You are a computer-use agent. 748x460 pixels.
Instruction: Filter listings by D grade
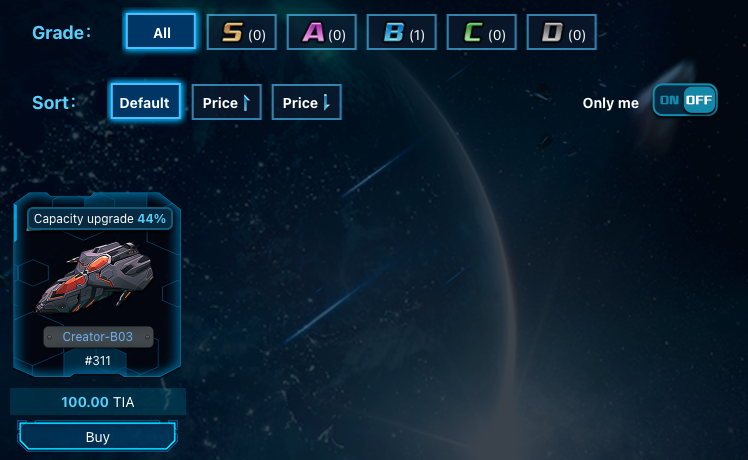coord(562,33)
